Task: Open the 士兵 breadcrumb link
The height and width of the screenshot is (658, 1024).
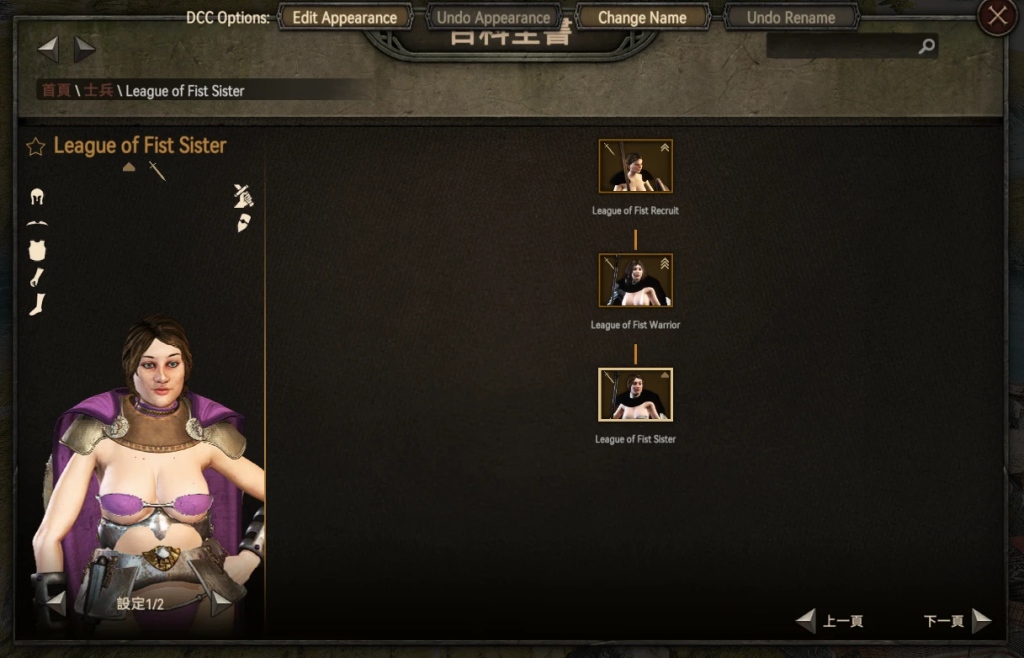Action: pos(98,91)
